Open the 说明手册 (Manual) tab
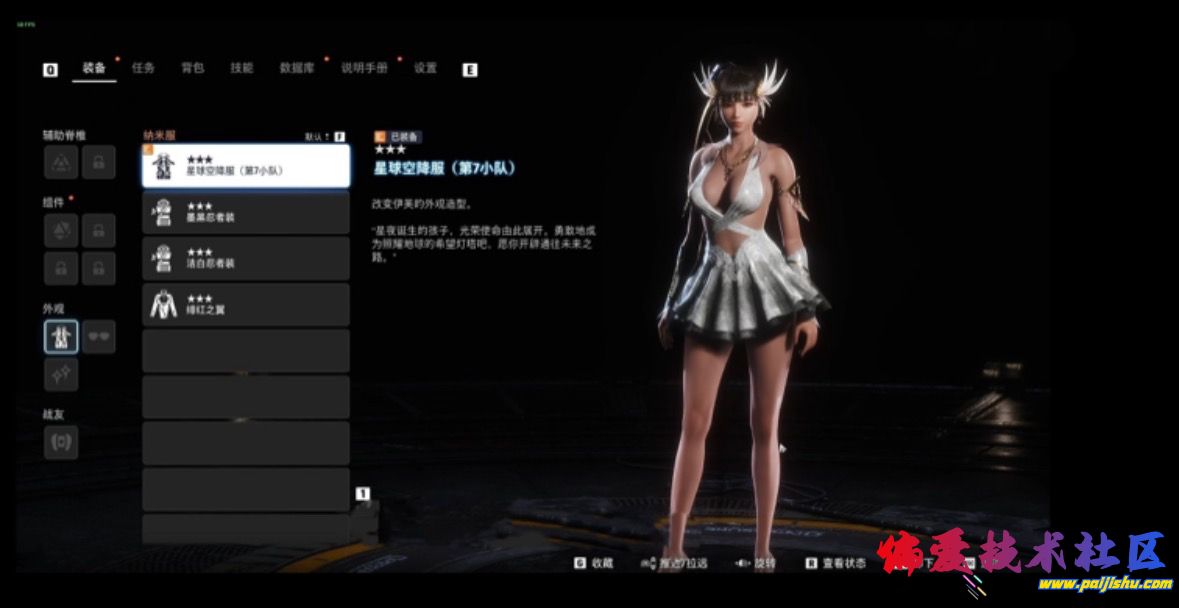The height and width of the screenshot is (608, 1179). (x=364, y=68)
